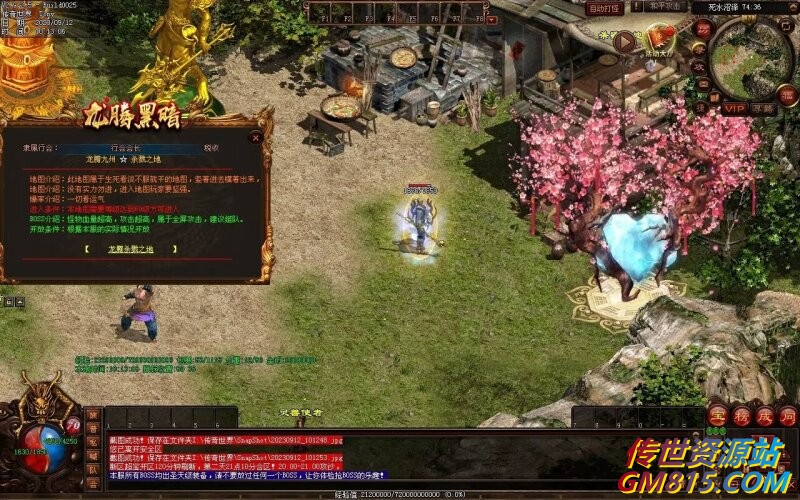Image resolution: width=800 pixels, height=500 pixels.
Task: Open the 宝 round menu button
Action: click(x=717, y=415)
